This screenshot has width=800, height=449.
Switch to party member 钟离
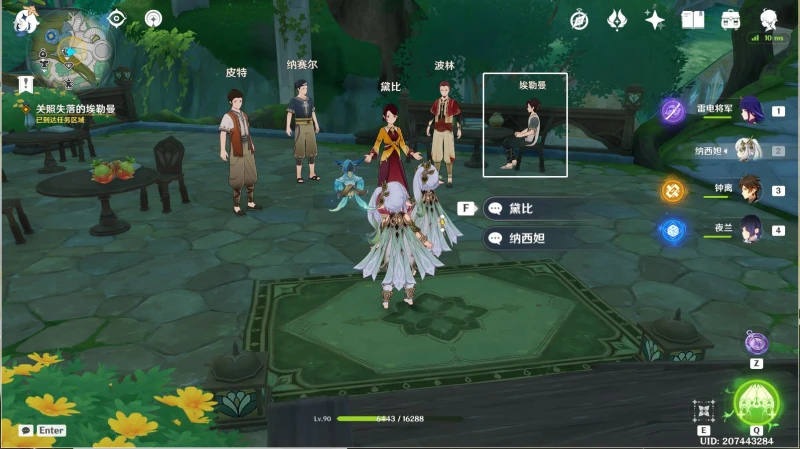tap(750, 189)
